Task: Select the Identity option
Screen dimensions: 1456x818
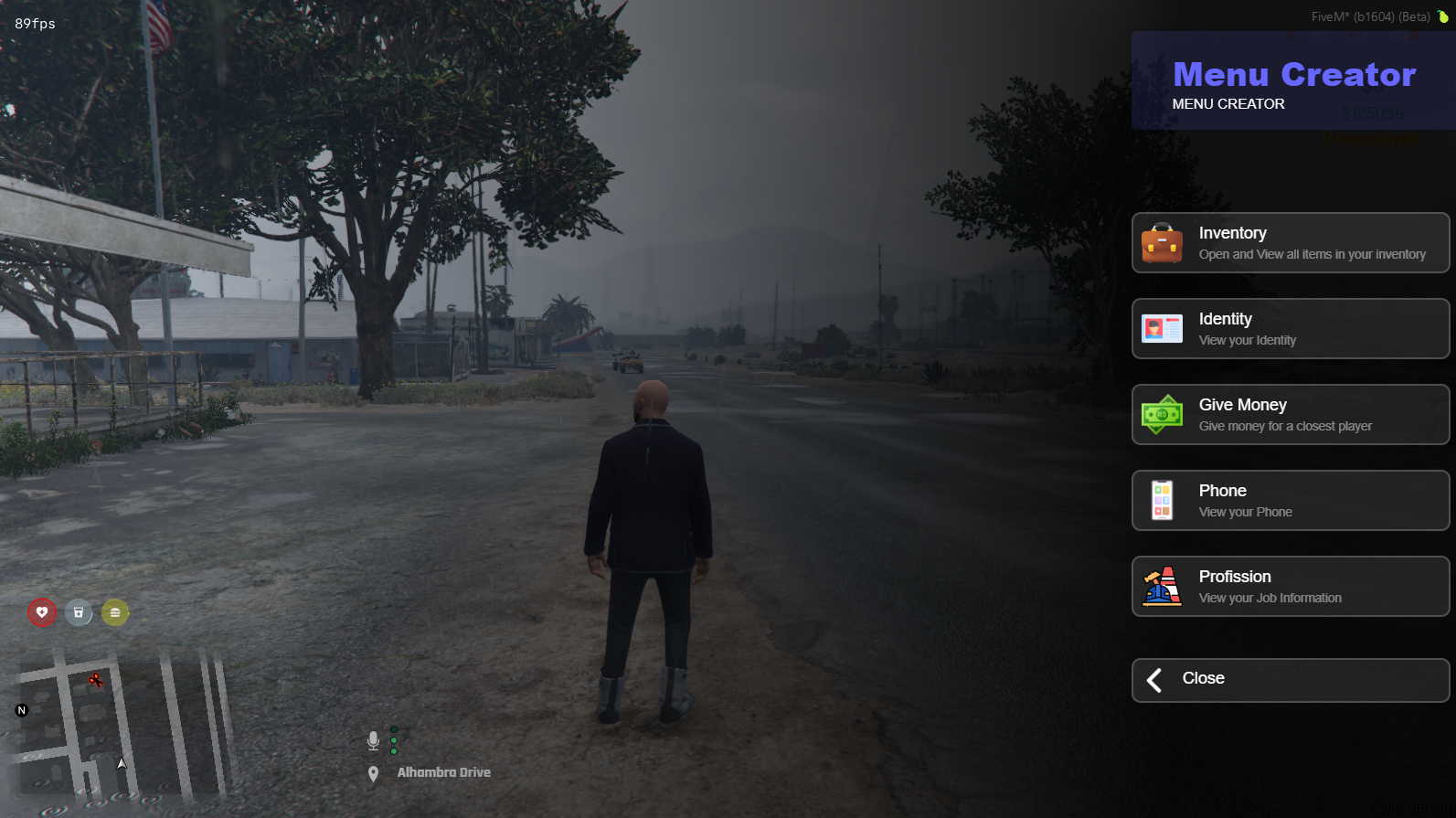Action: [x=1290, y=329]
